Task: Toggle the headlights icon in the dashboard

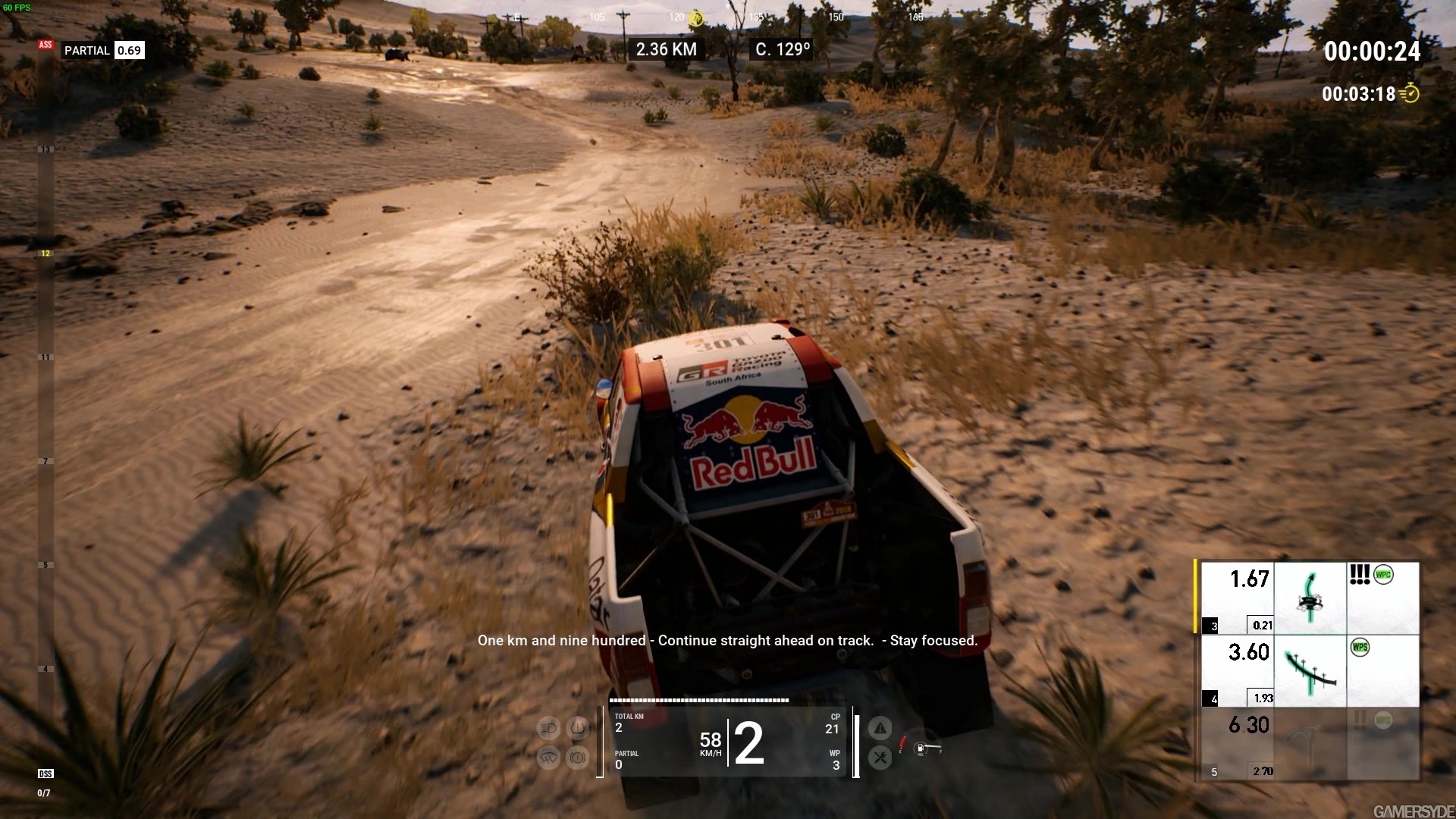Action: point(548,728)
